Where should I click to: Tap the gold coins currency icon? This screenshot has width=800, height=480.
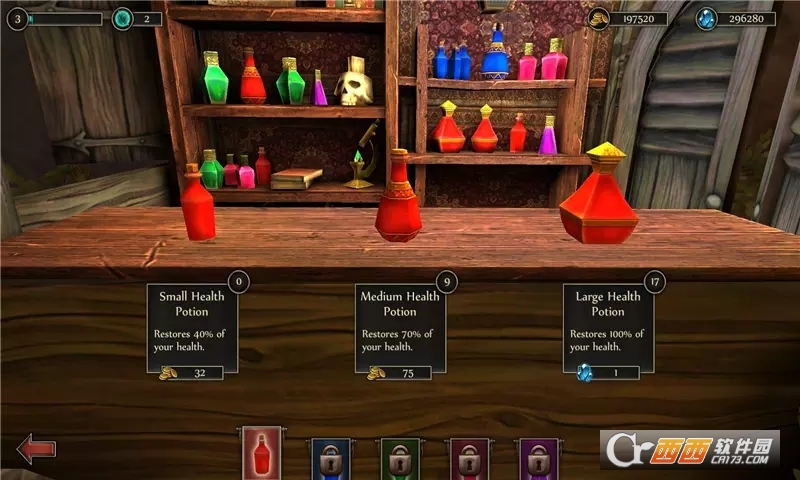(x=599, y=18)
